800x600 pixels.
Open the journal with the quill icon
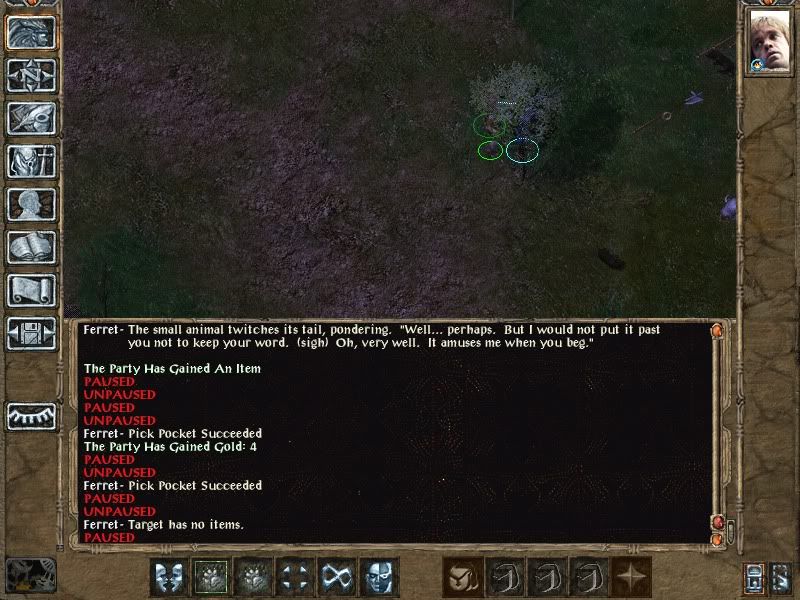click(31, 118)
